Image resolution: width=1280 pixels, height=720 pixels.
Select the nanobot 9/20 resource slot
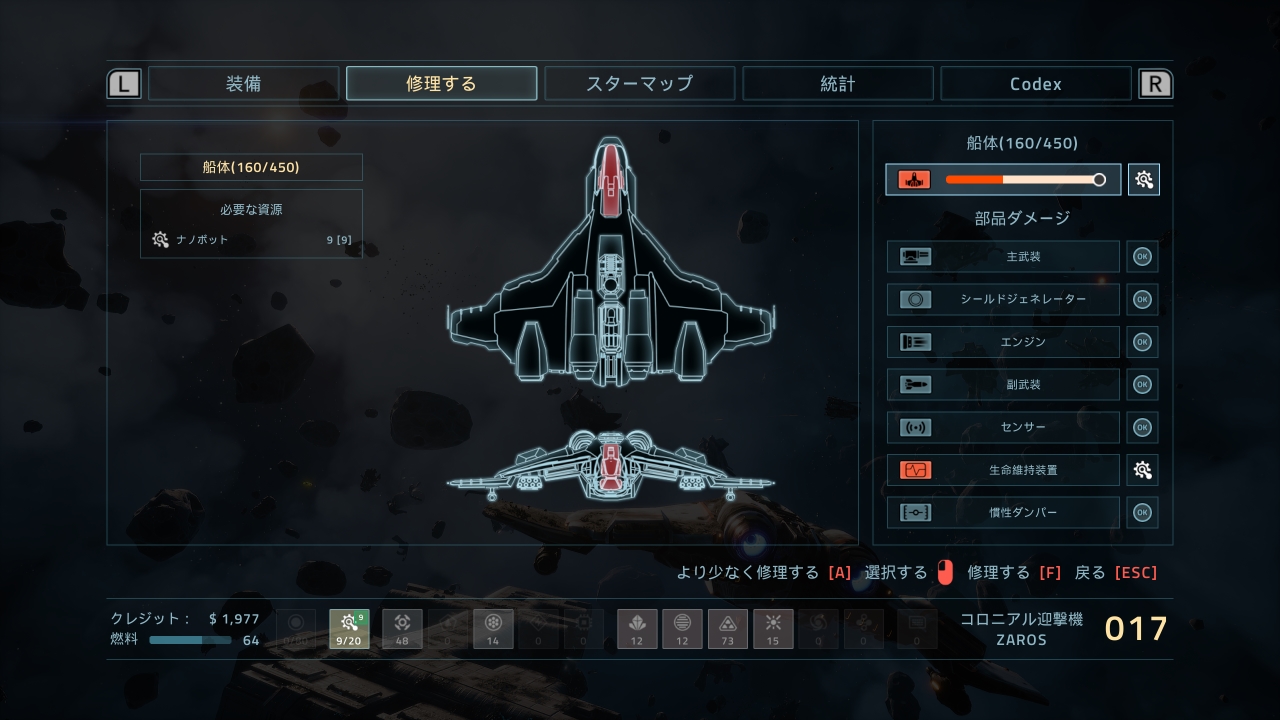point(349,629)
